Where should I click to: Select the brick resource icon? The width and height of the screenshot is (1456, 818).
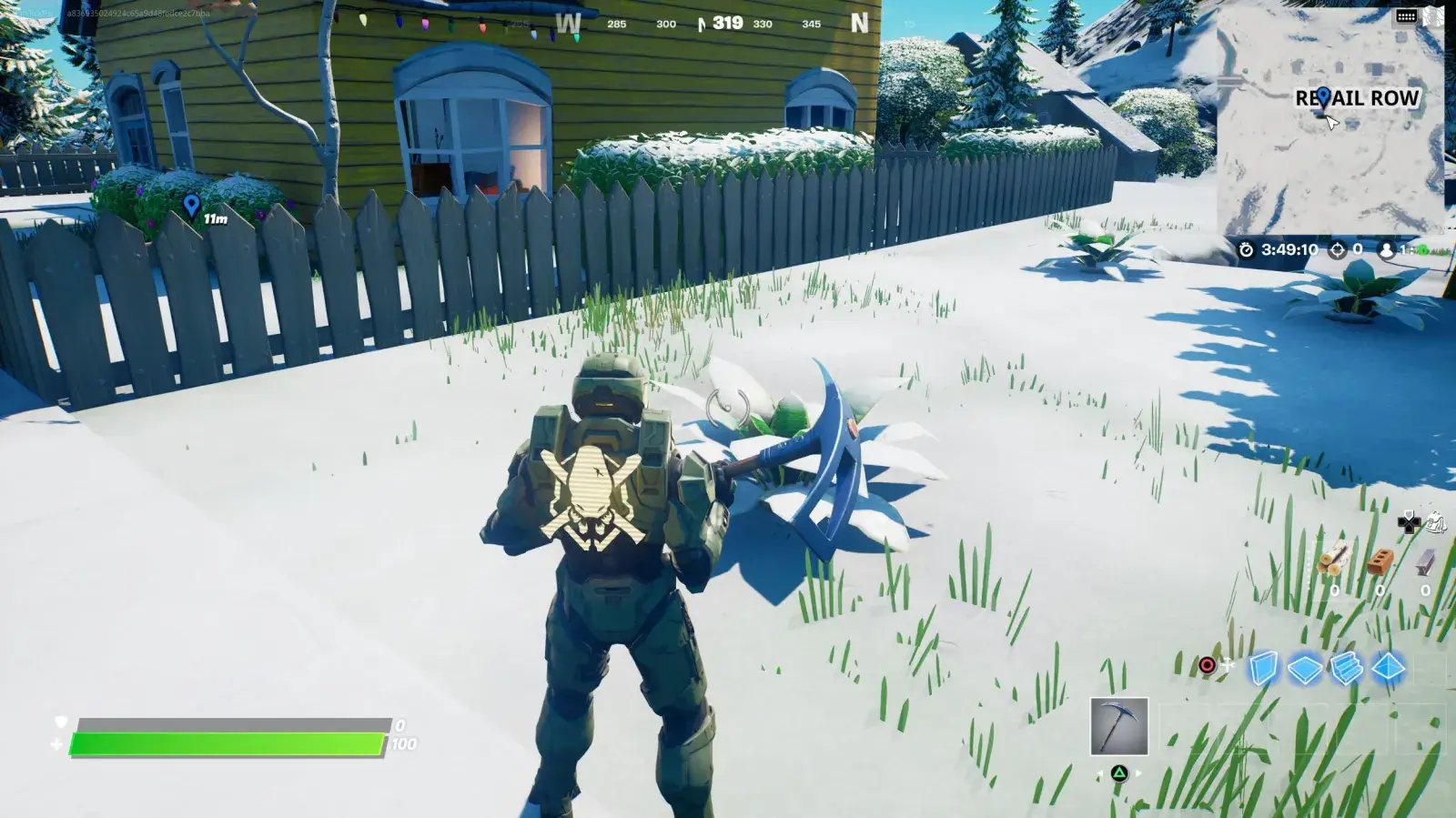point(1380,561)
